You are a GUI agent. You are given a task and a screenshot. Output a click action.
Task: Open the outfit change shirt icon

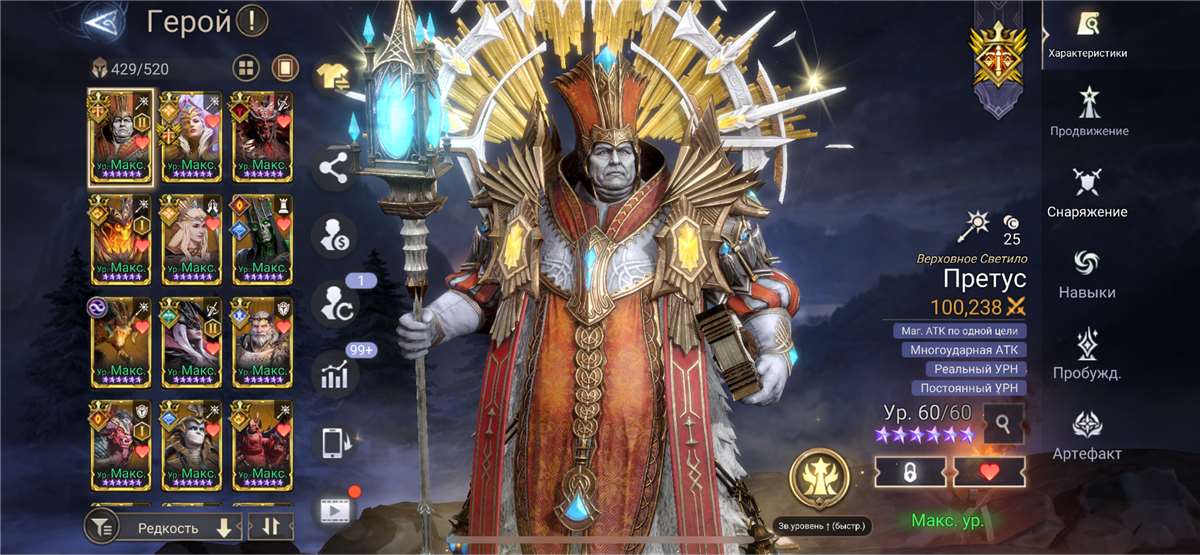pos(335,75)
